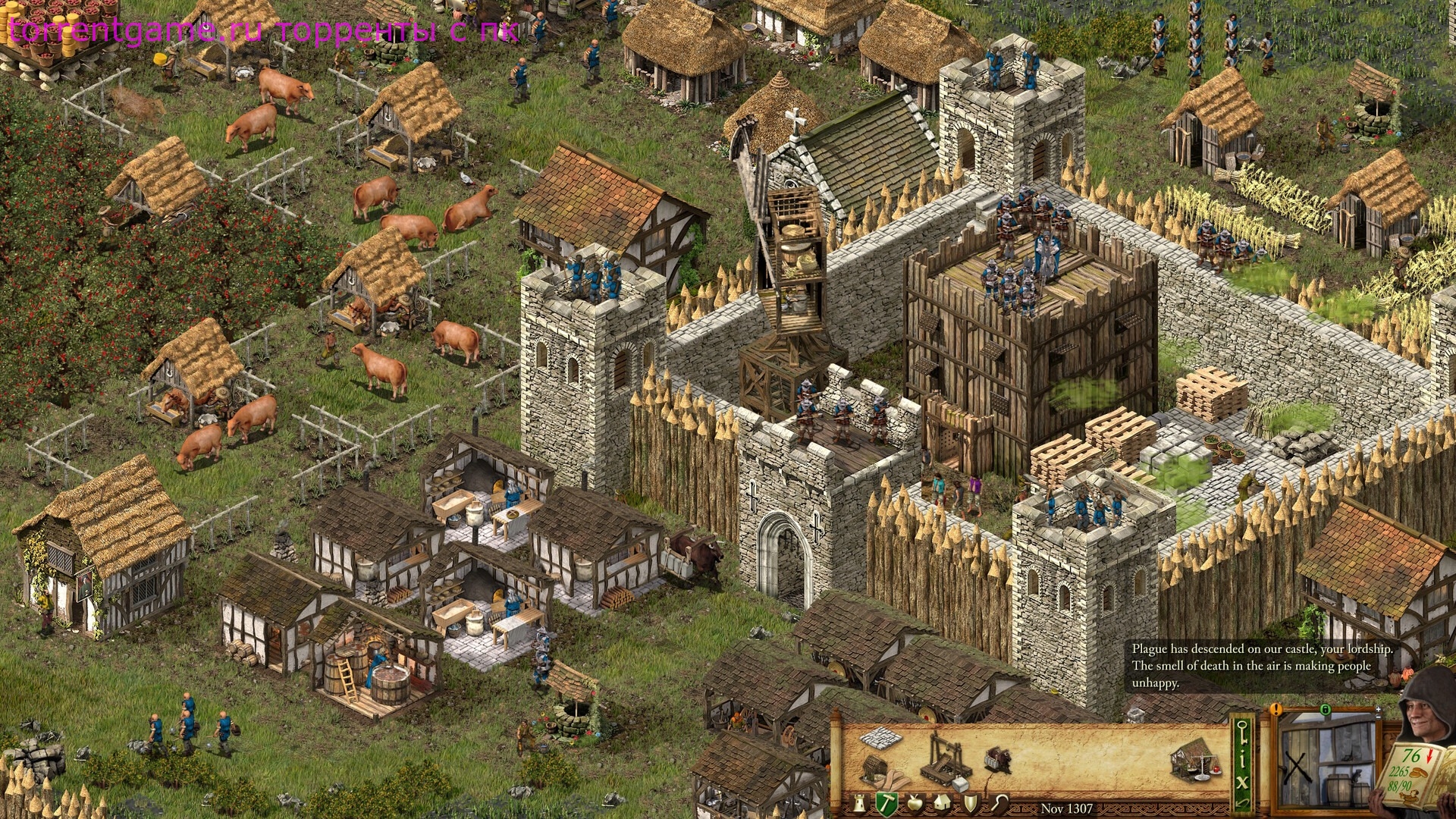Open the sickle food processing tab

pyautogui.click(x=1000, y=803)
